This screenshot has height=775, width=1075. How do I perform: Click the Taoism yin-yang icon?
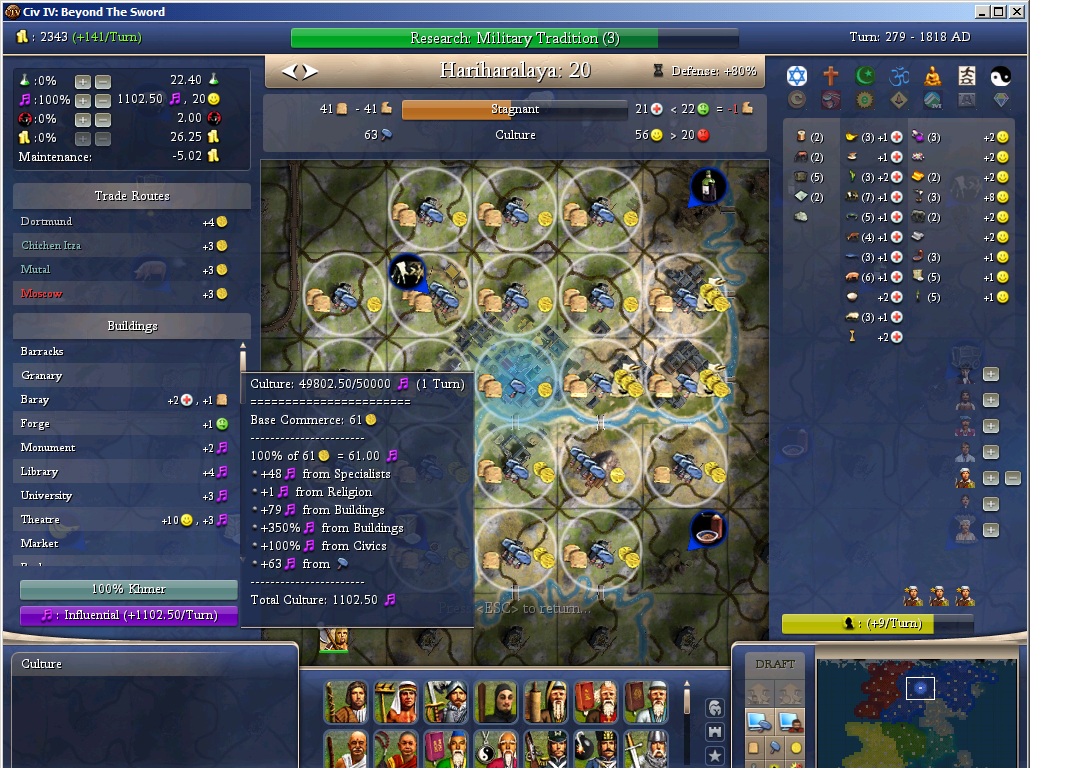[1000, 76]
